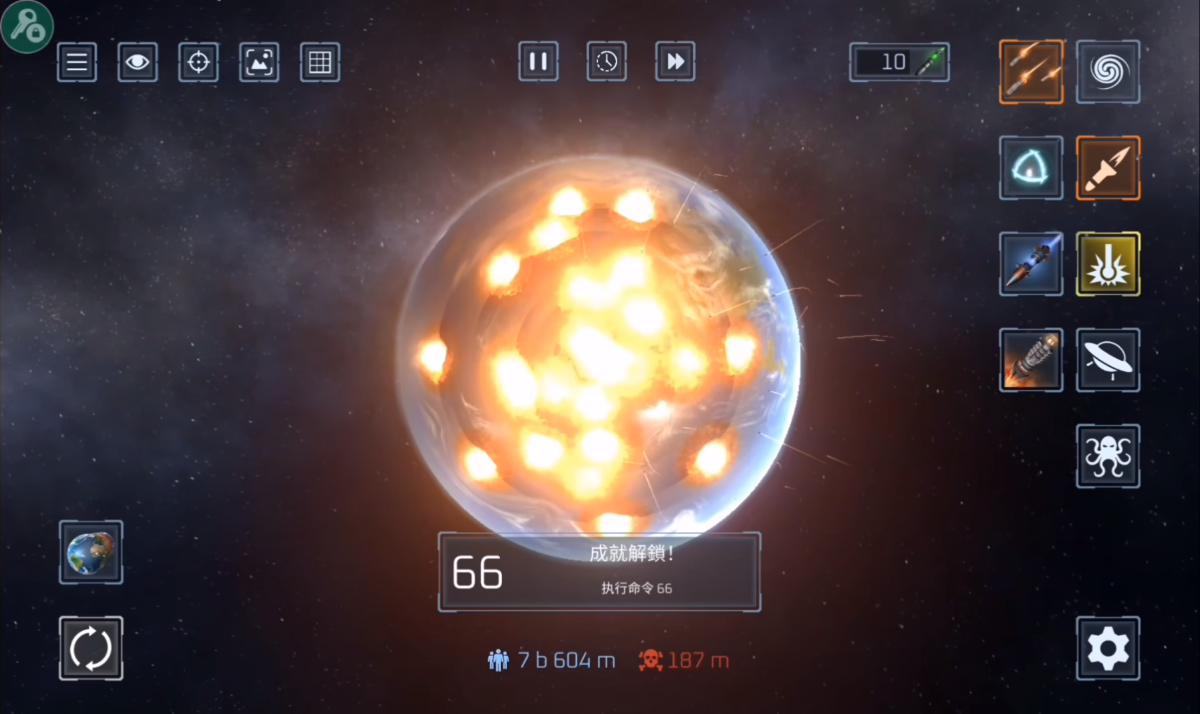Select the blue-flame rocket weapon
The width and height of the screenshot is (1200, 714).
(x=1031, y=264)
